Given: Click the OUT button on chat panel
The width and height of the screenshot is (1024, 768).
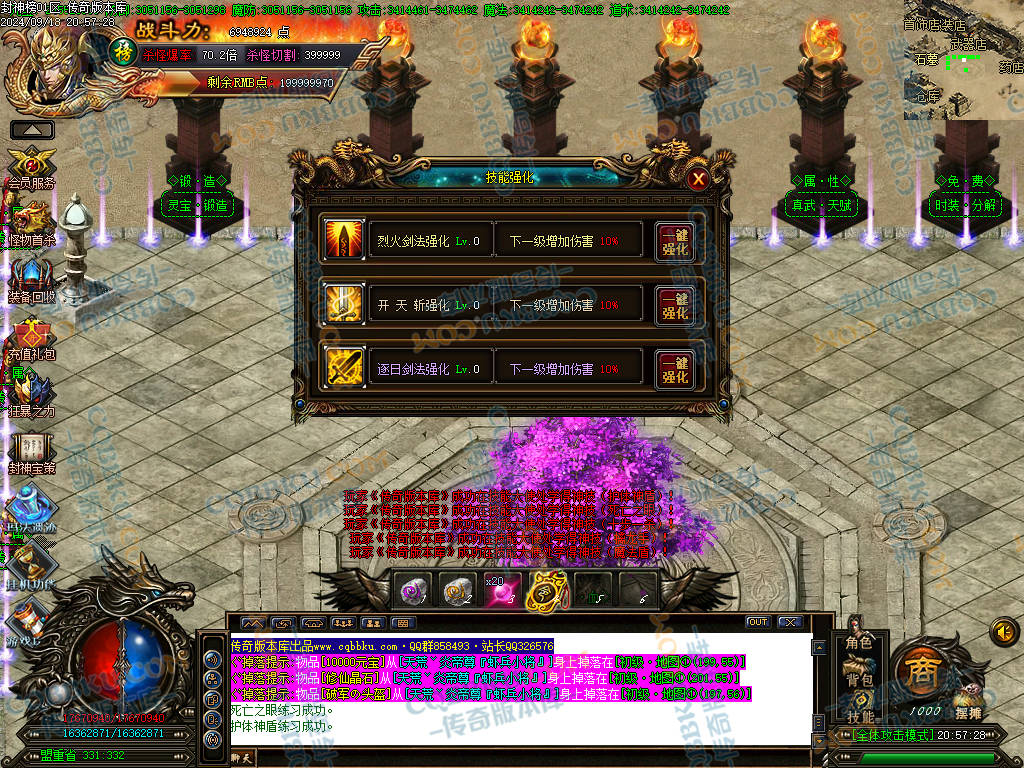Looking at the screenshot, I should coord(758,622).
